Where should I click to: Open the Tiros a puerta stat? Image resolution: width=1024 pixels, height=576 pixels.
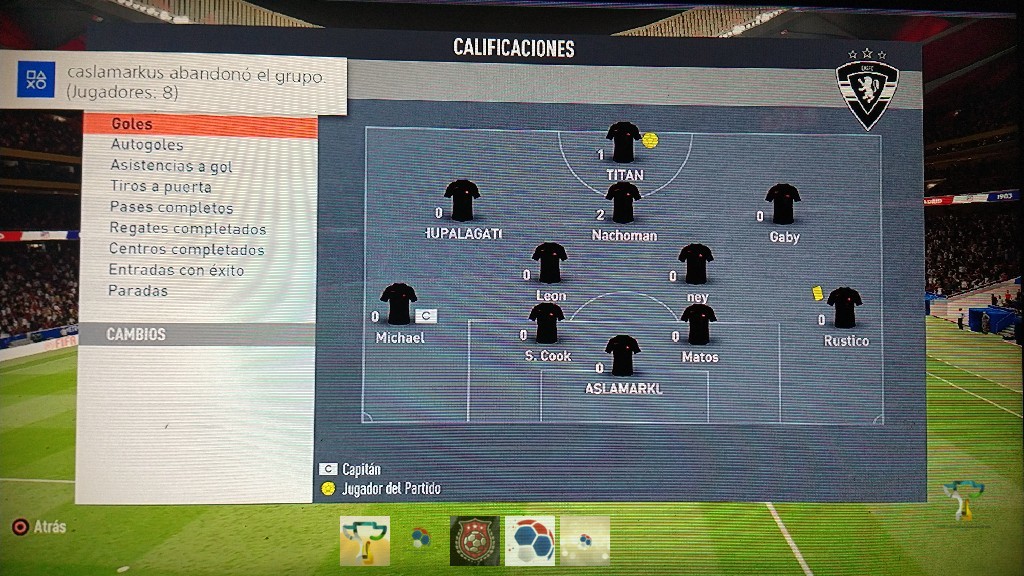pyautogui.click(x=161, y=187)
